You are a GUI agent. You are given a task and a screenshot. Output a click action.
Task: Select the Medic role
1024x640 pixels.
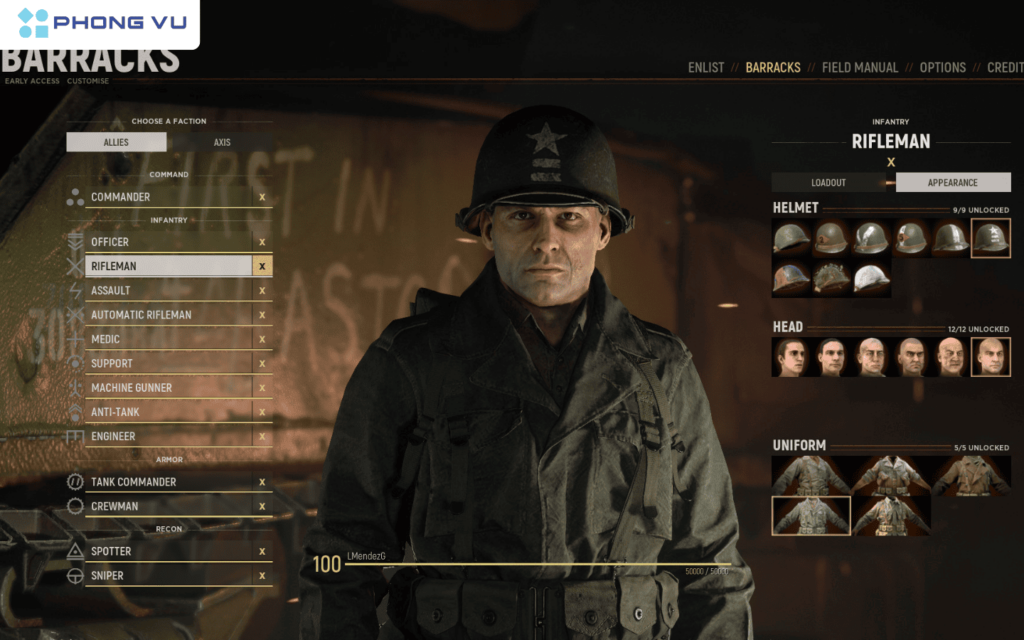[106, 339]
